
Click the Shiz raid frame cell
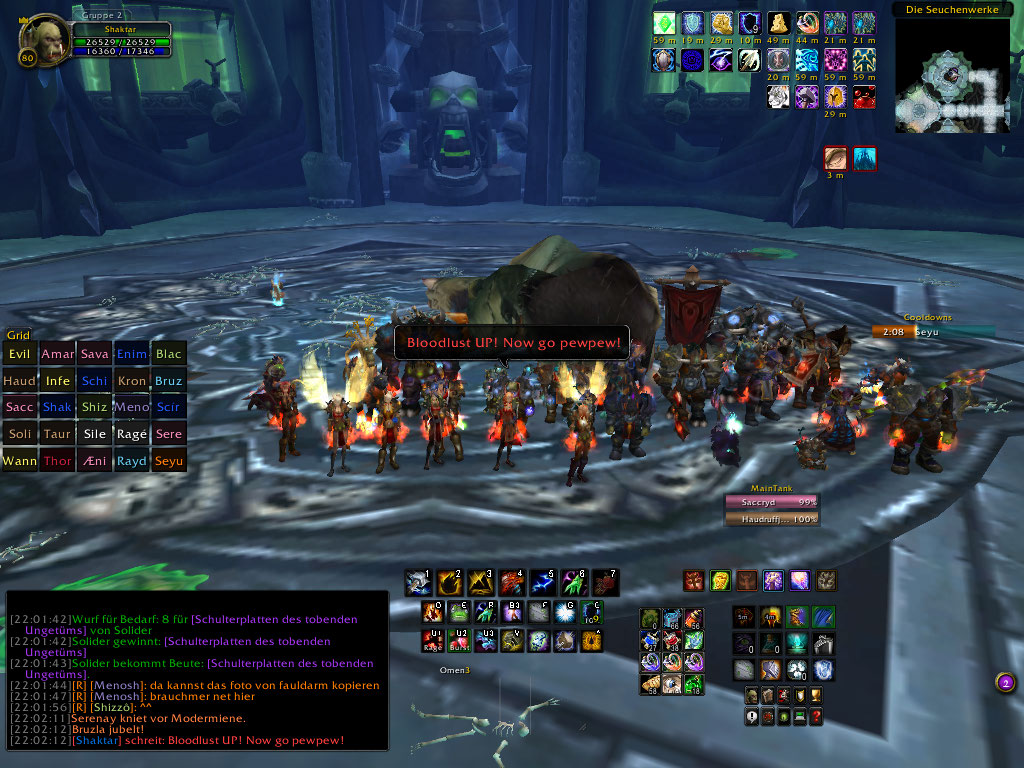(95, 408)
